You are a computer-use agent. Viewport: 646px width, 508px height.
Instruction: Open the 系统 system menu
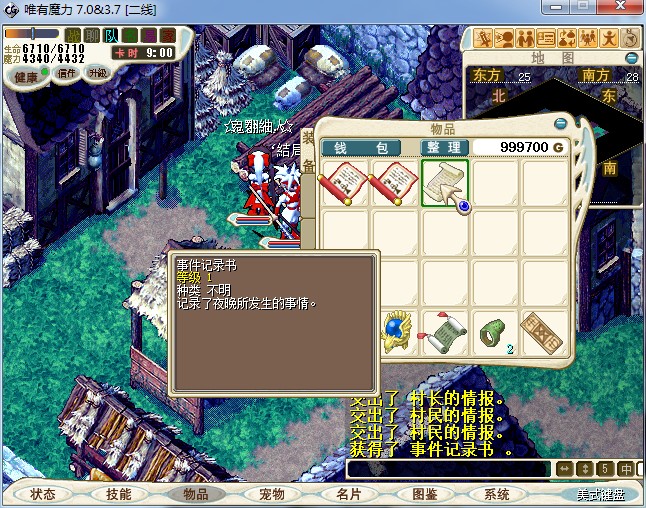coord(497,494)
